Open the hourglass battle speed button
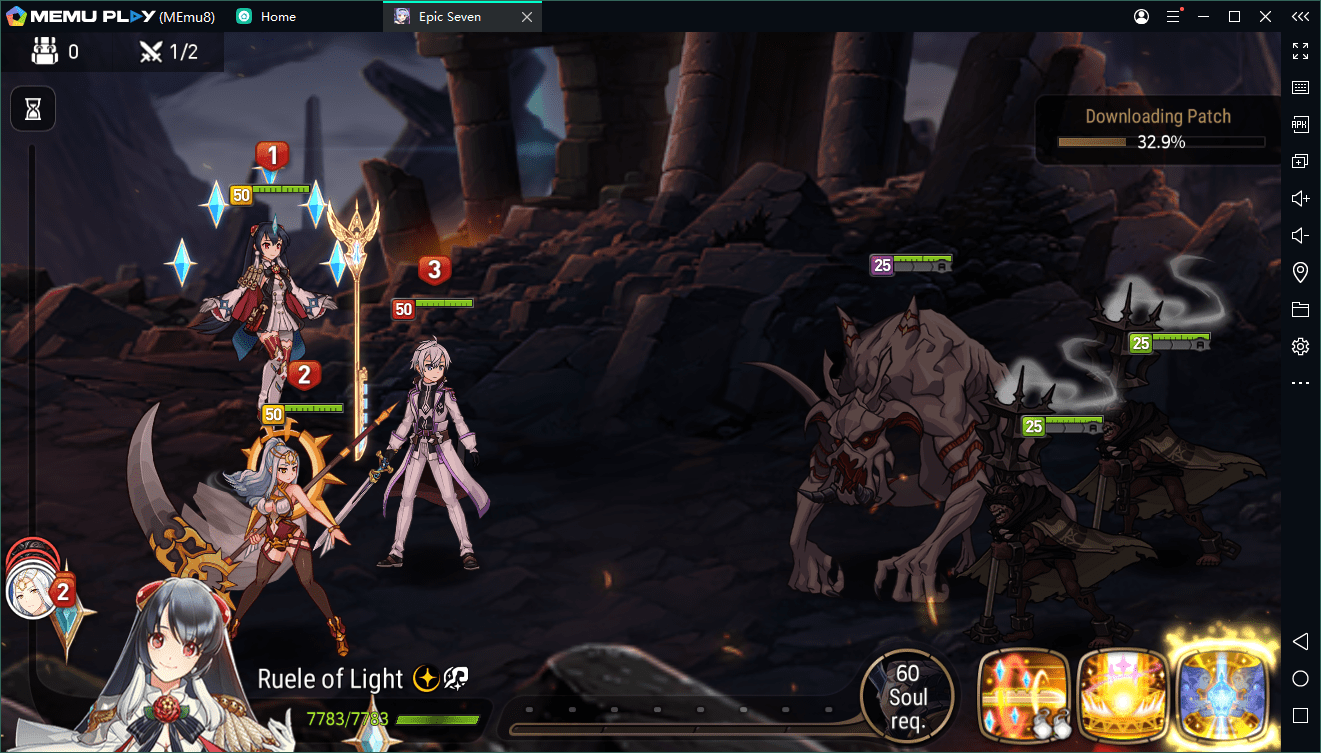Image resolution: width=1321 pixels, height=753 pixels. pos(33,109)
